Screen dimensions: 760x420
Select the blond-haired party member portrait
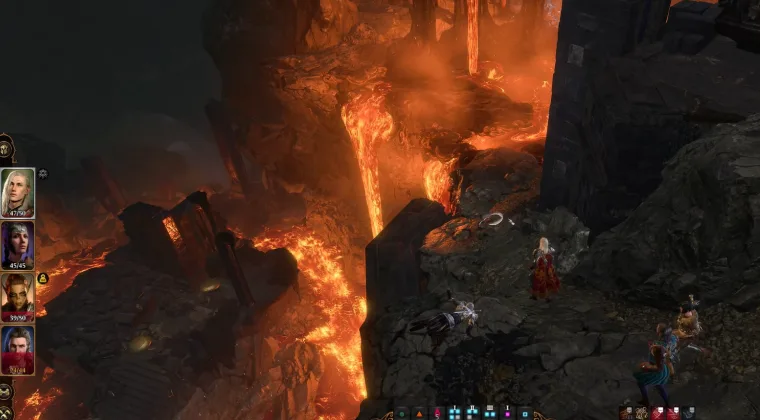(x=18, y=192)
